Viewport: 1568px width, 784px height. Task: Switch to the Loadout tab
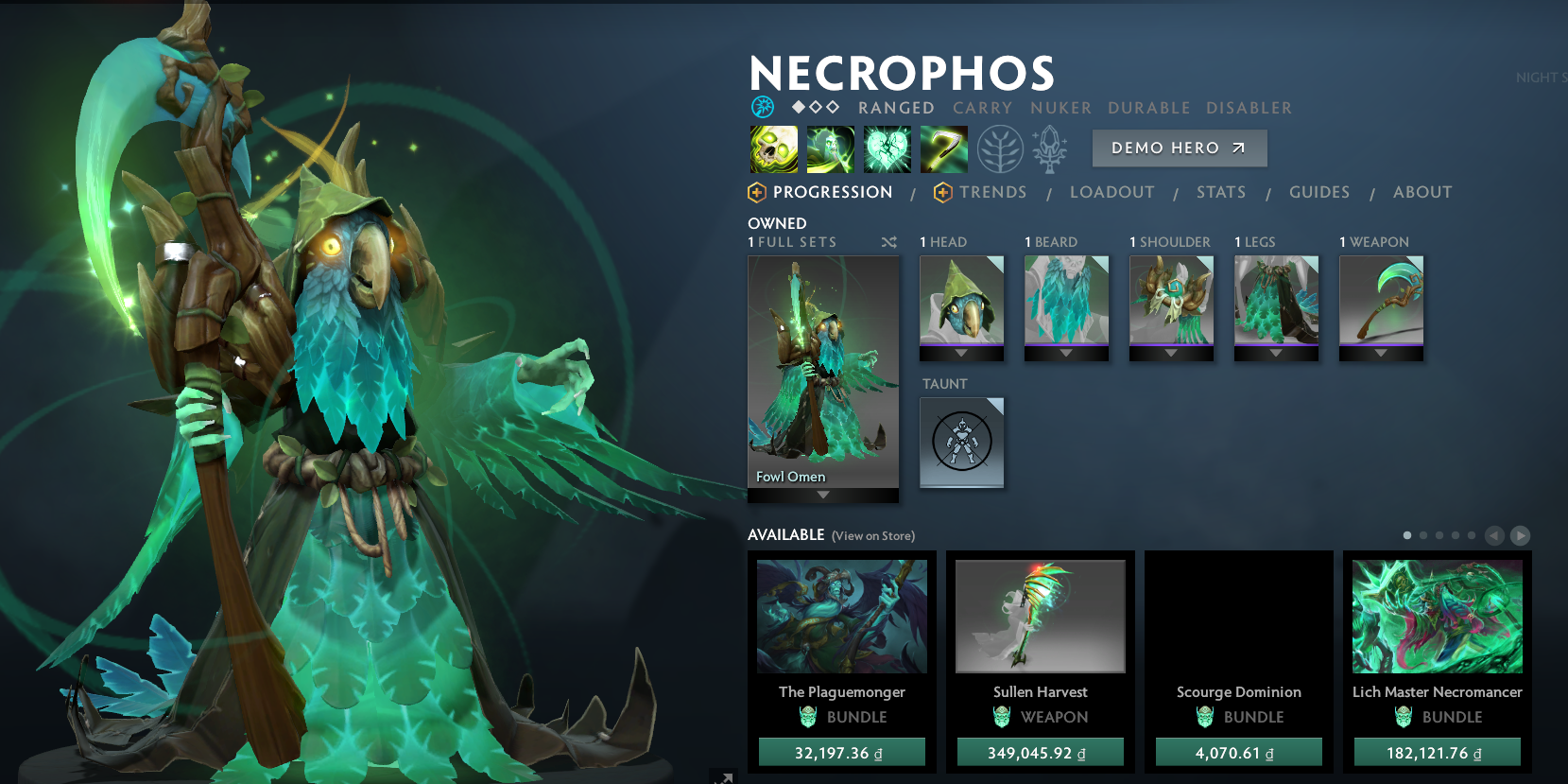pyautogui.click(x=1111, y=192)
